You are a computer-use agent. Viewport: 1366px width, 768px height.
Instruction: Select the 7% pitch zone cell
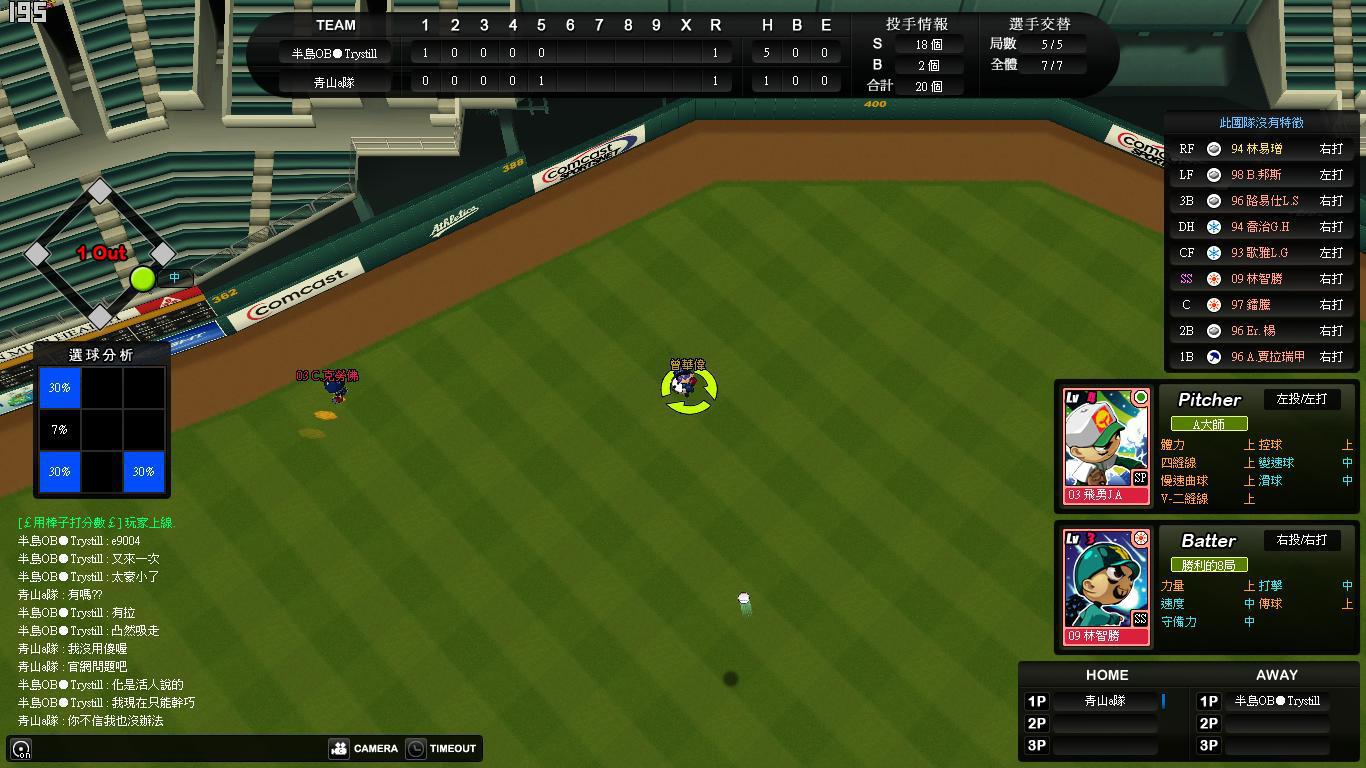59,430
